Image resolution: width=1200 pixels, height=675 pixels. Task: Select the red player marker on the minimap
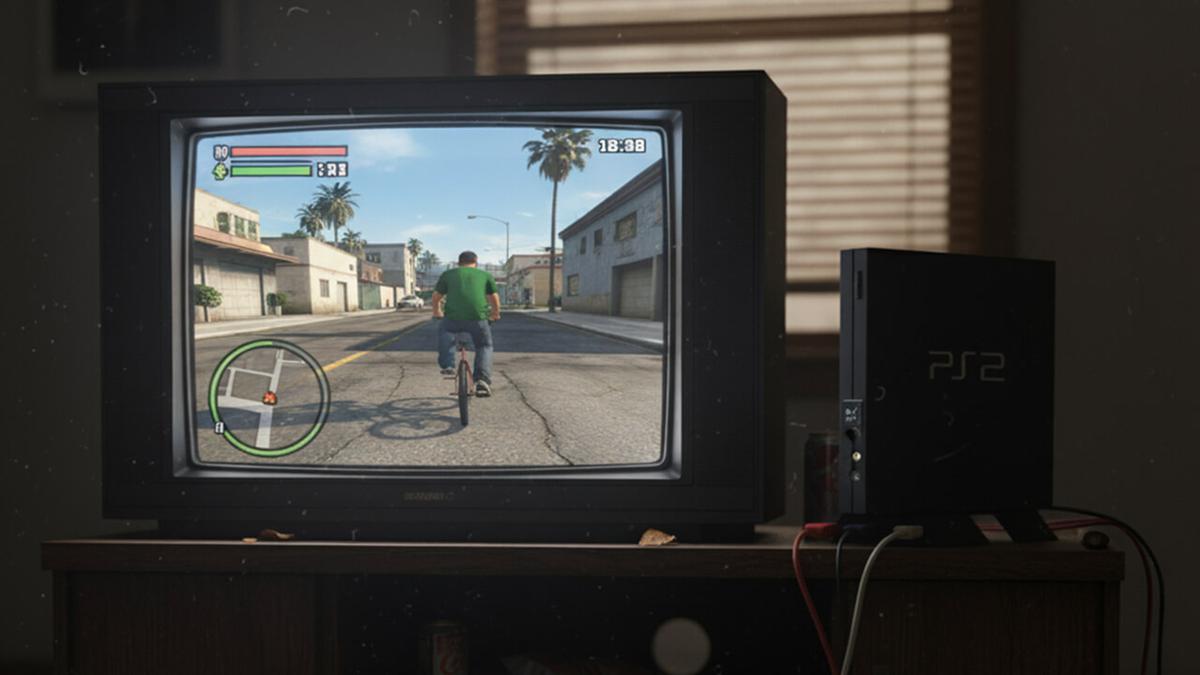(x=269, y=398)
